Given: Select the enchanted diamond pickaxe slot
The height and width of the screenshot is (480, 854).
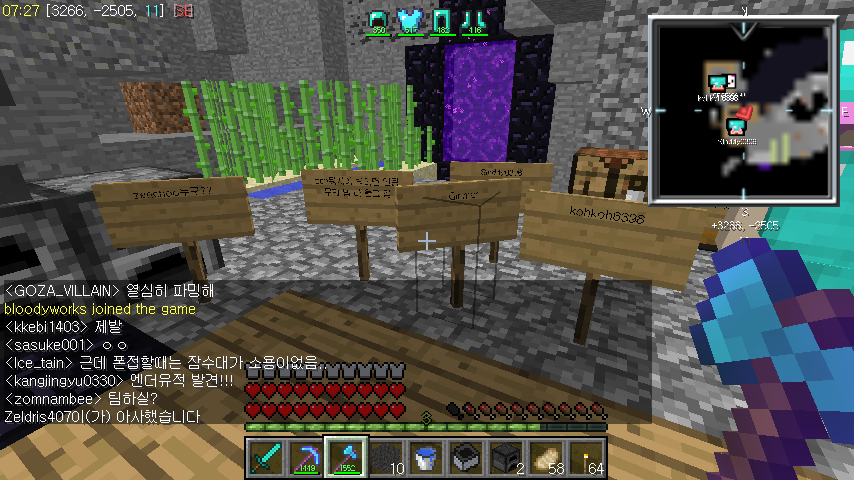Looking at the screenshot, I should click(306, 457).
